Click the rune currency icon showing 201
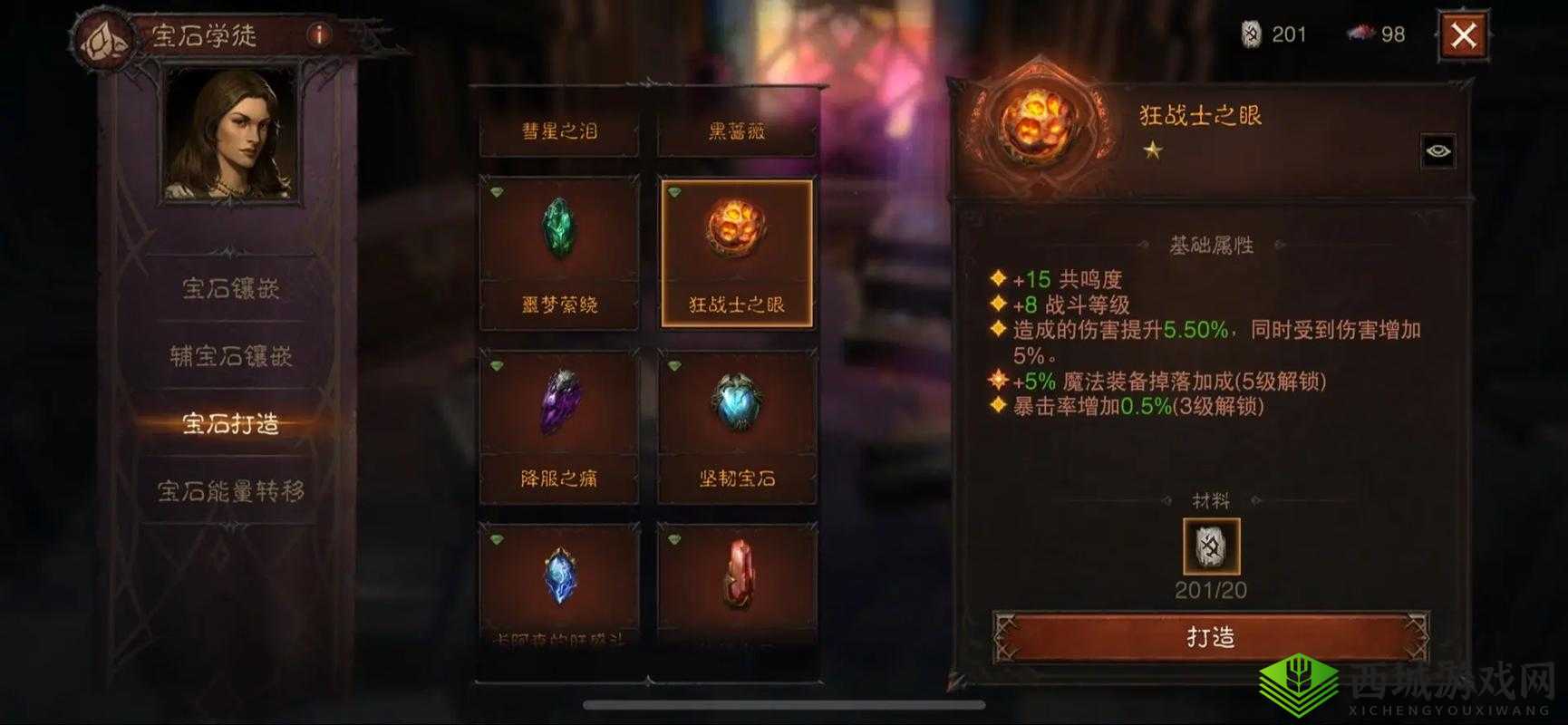This screenshot has width=1568, height=725. click(1253, 34)
